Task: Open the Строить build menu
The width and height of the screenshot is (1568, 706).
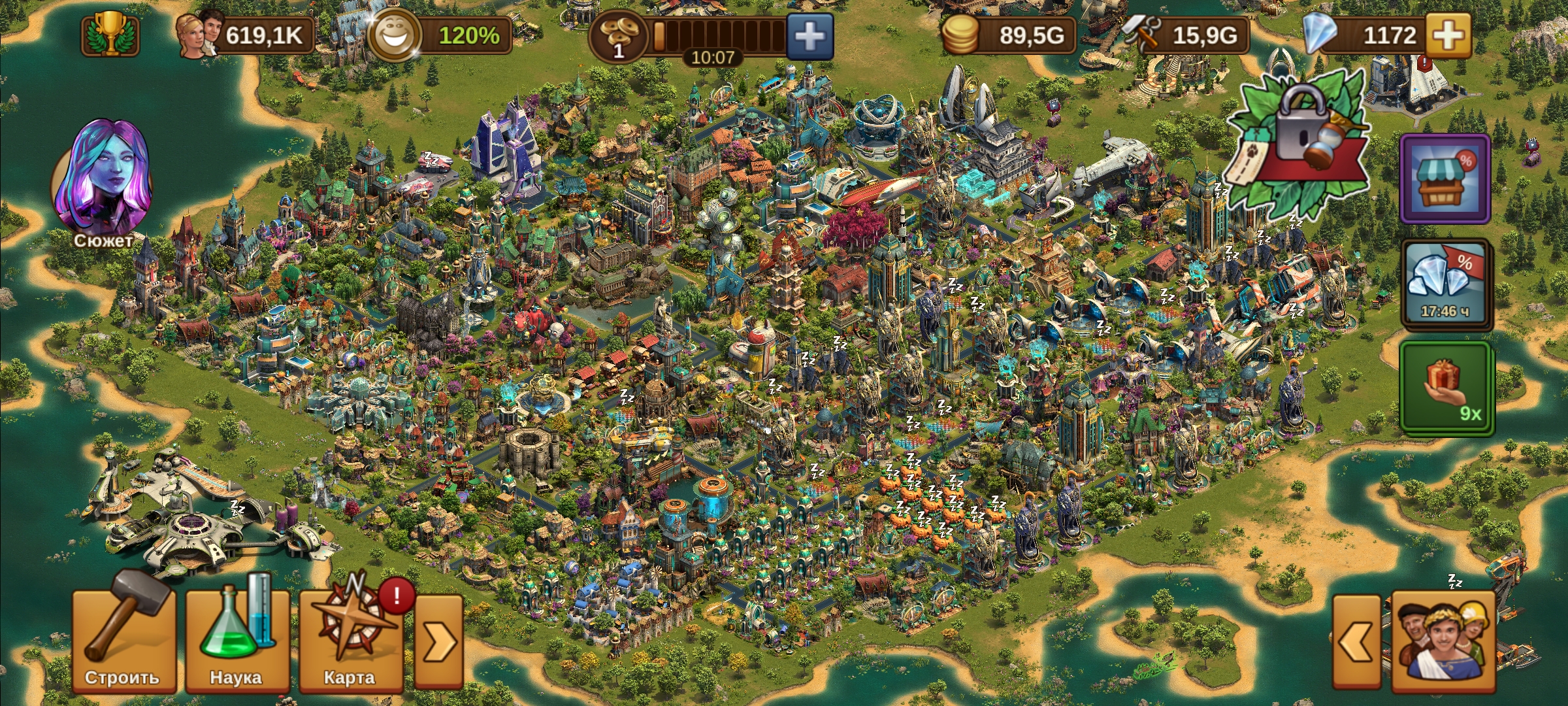Action: tap(123, 641)
